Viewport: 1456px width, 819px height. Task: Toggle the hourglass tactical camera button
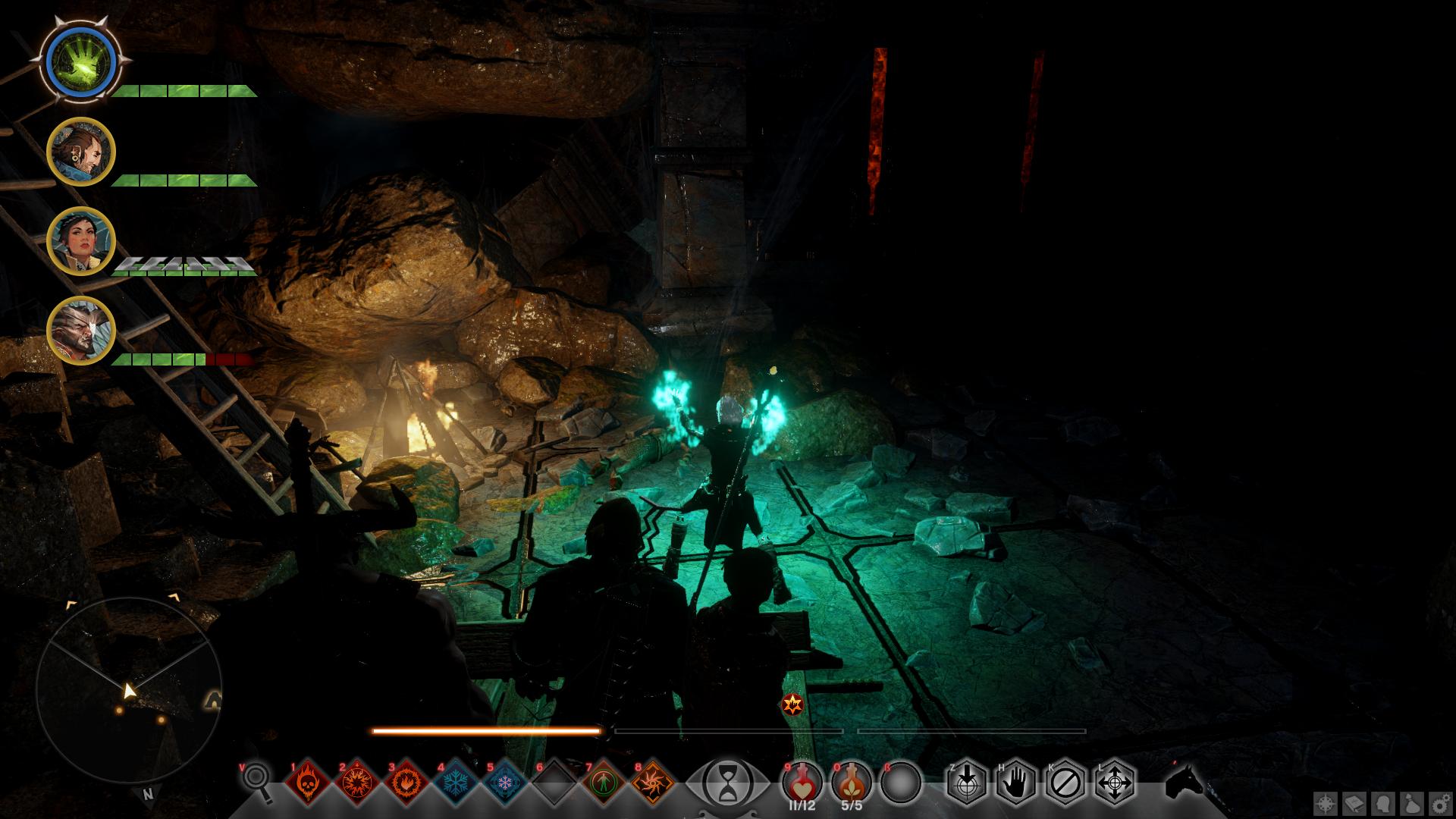726,781
